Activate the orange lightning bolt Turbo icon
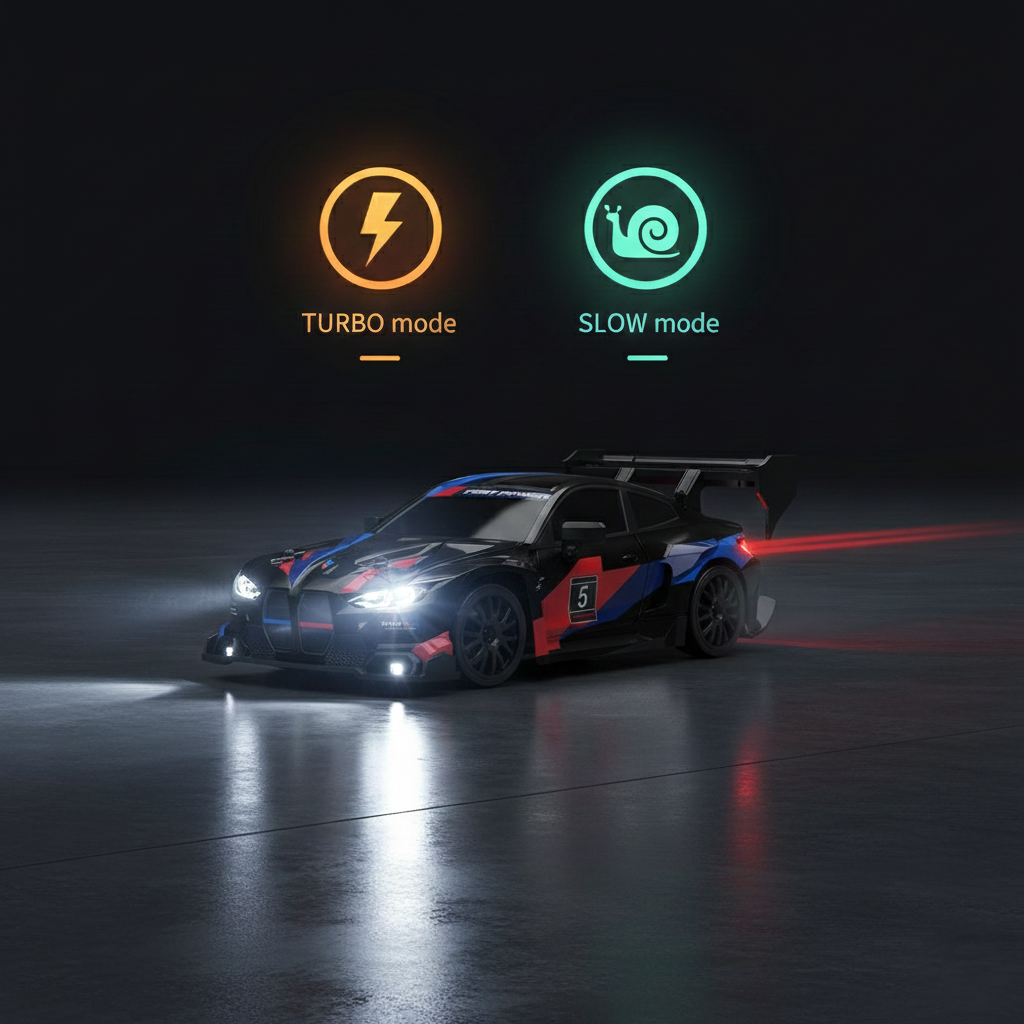The image size is (1024, 1024). [x=380, y=228]
